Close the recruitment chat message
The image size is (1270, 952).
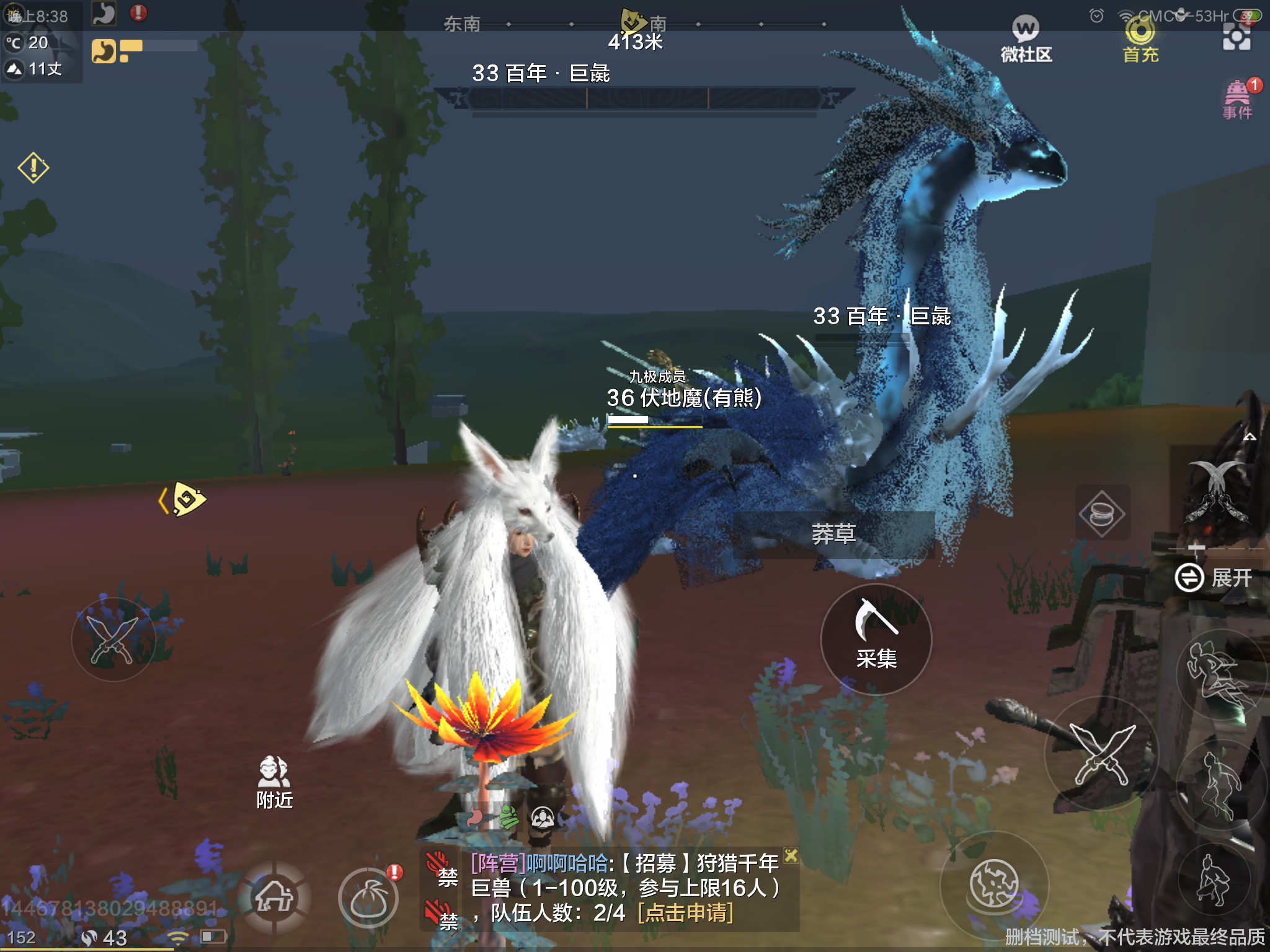(x=791, y=856)
